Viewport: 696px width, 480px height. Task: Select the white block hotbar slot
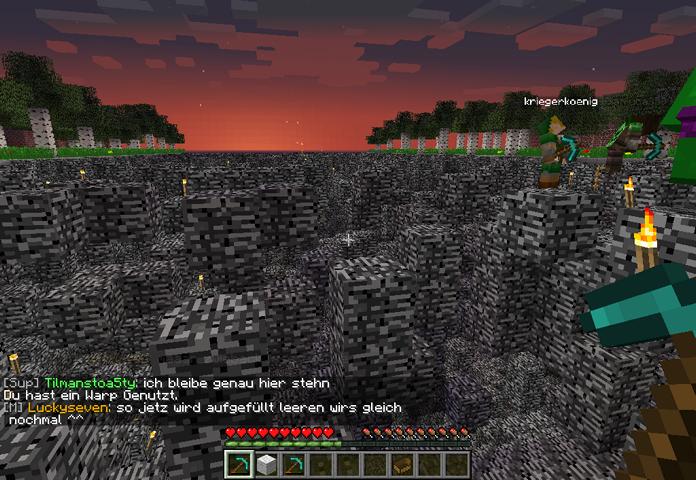pyautogui.click(x=266, y=465)
